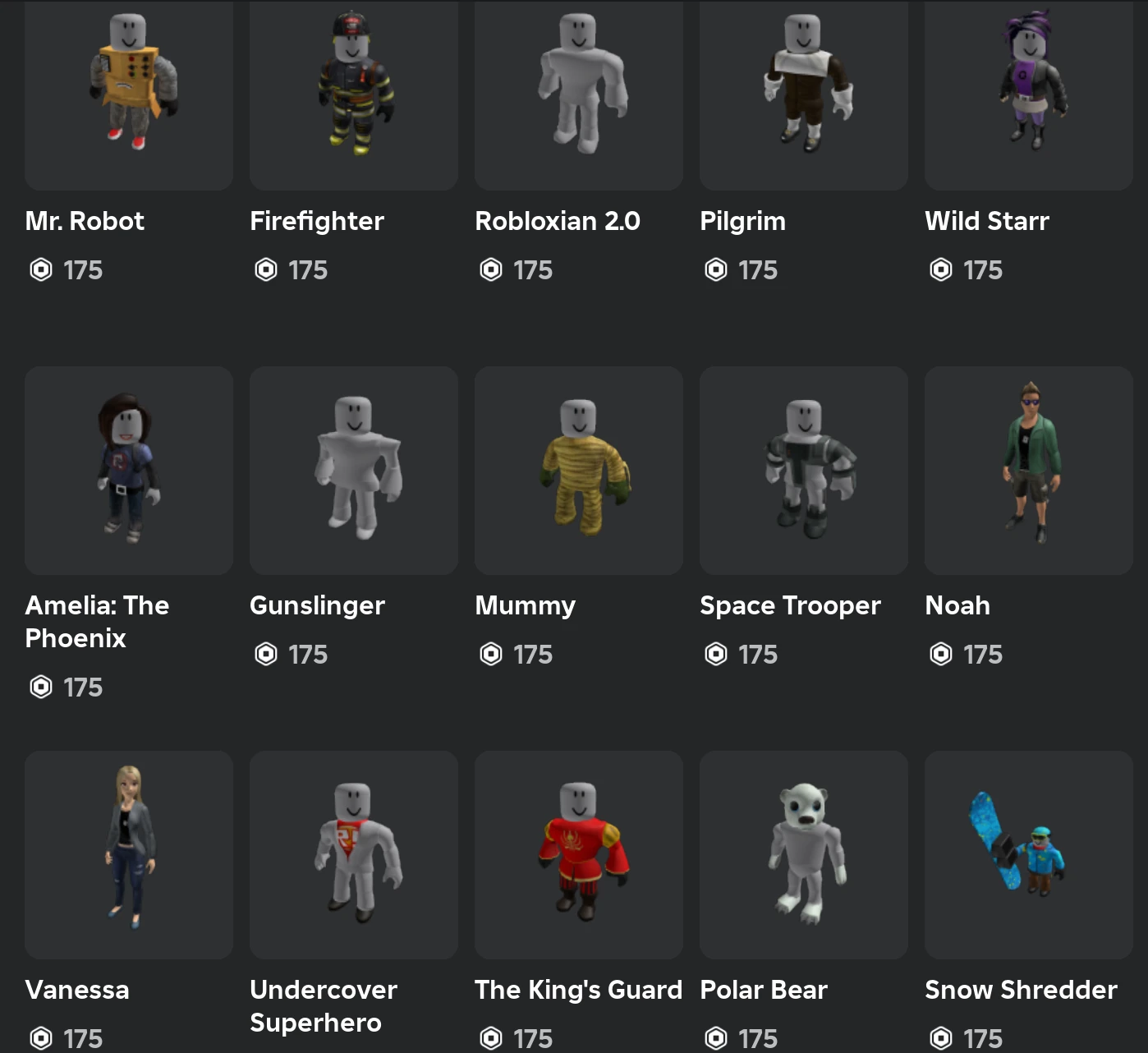Click the Robux icon under Snow Shredder
This screenshot has width=1148, height=1053.
[940, 1038]
